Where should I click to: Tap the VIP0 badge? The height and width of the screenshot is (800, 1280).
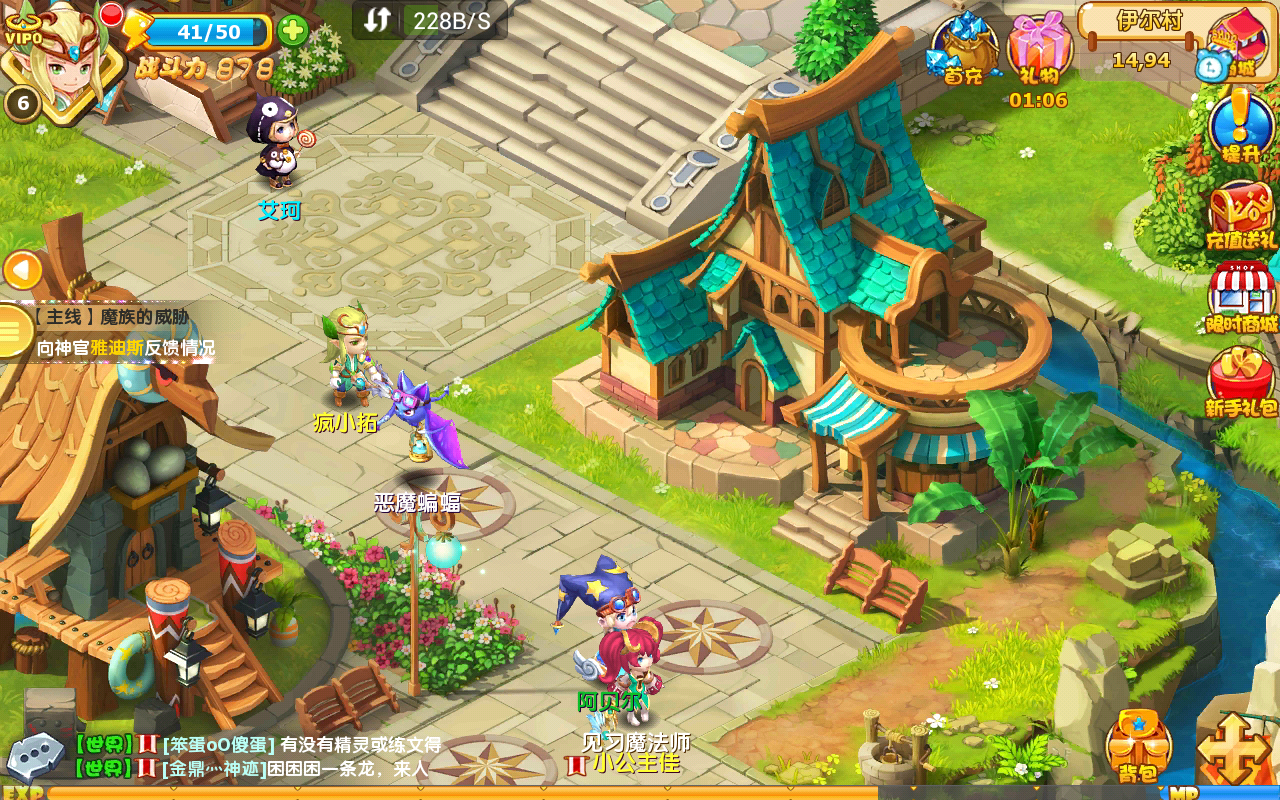tap(22, 38)
